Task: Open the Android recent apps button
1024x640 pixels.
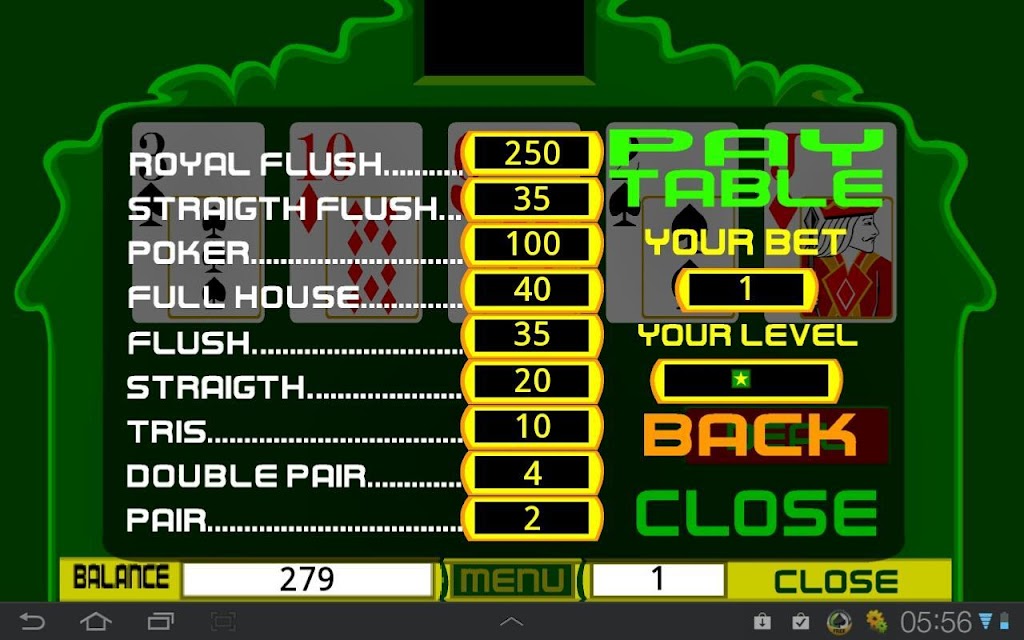Action: pos(160,622)
